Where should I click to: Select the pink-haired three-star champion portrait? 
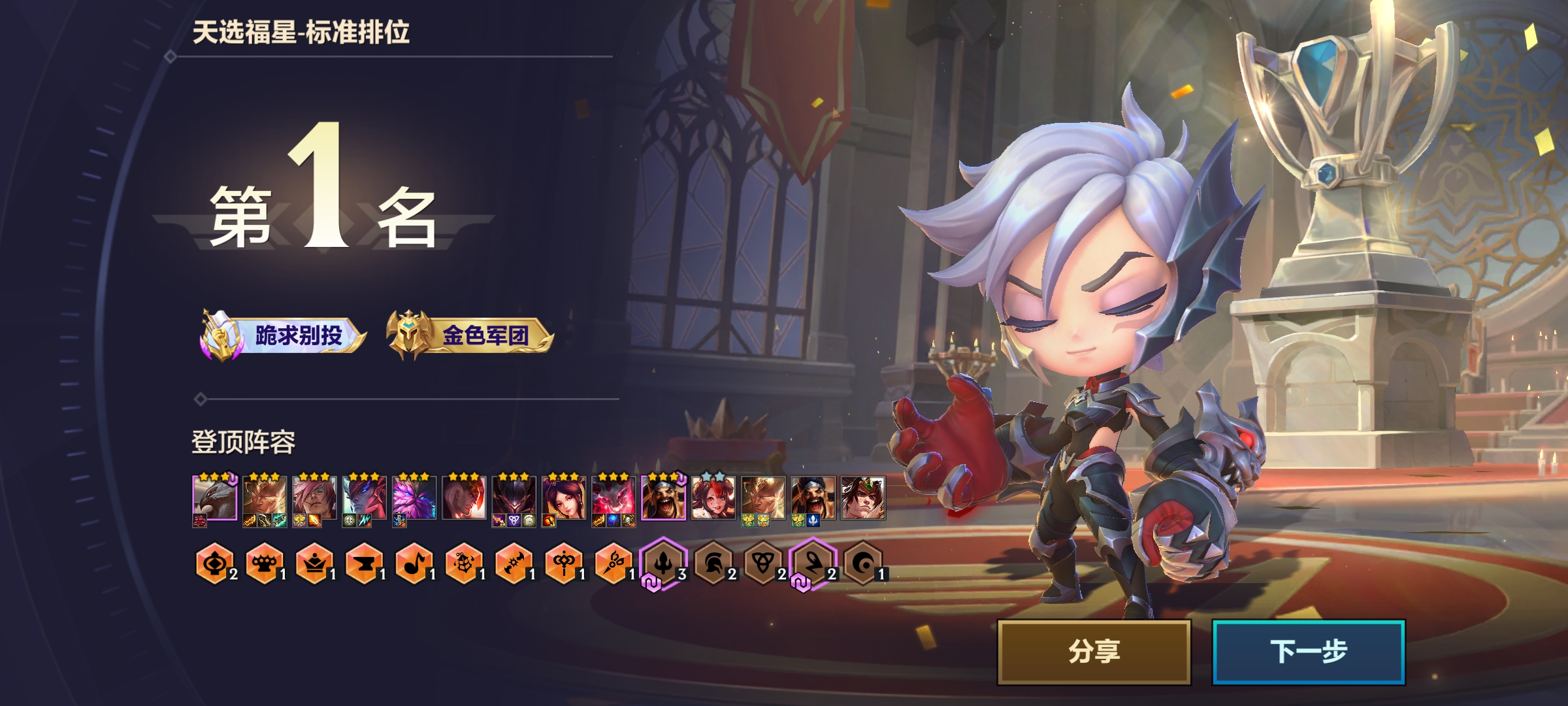tap(314, 498)
